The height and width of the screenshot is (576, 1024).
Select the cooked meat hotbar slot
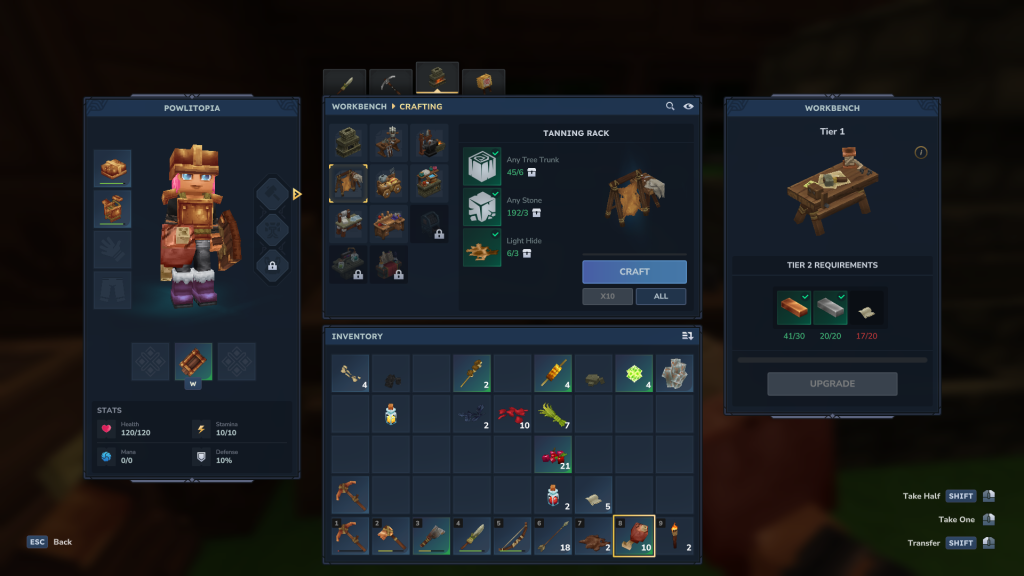[x=633, y=536]
